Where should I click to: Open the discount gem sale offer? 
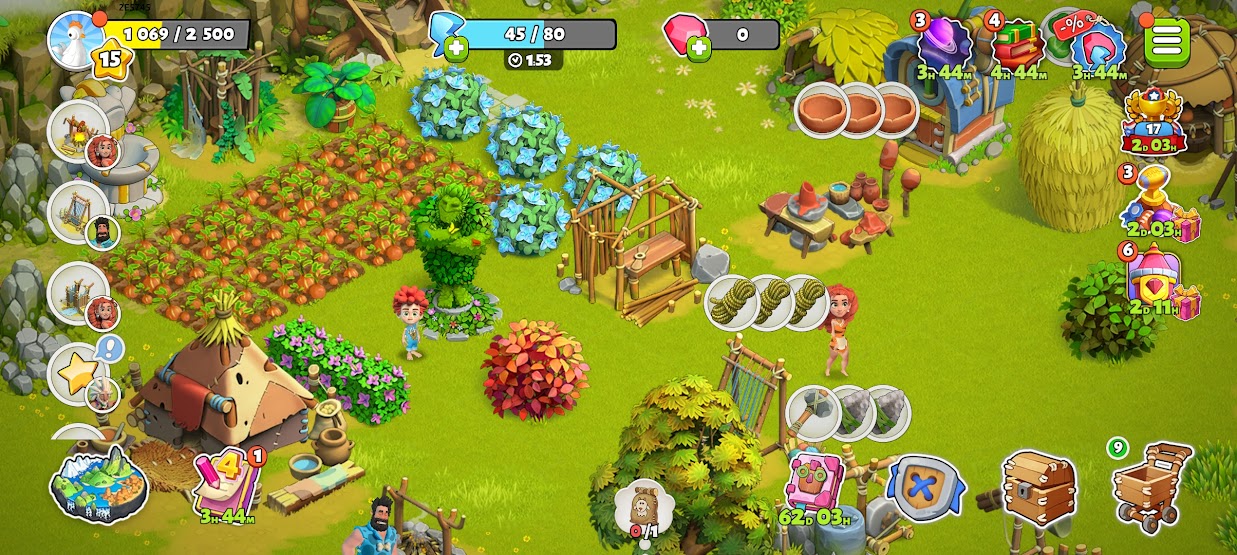(1096, 46)
